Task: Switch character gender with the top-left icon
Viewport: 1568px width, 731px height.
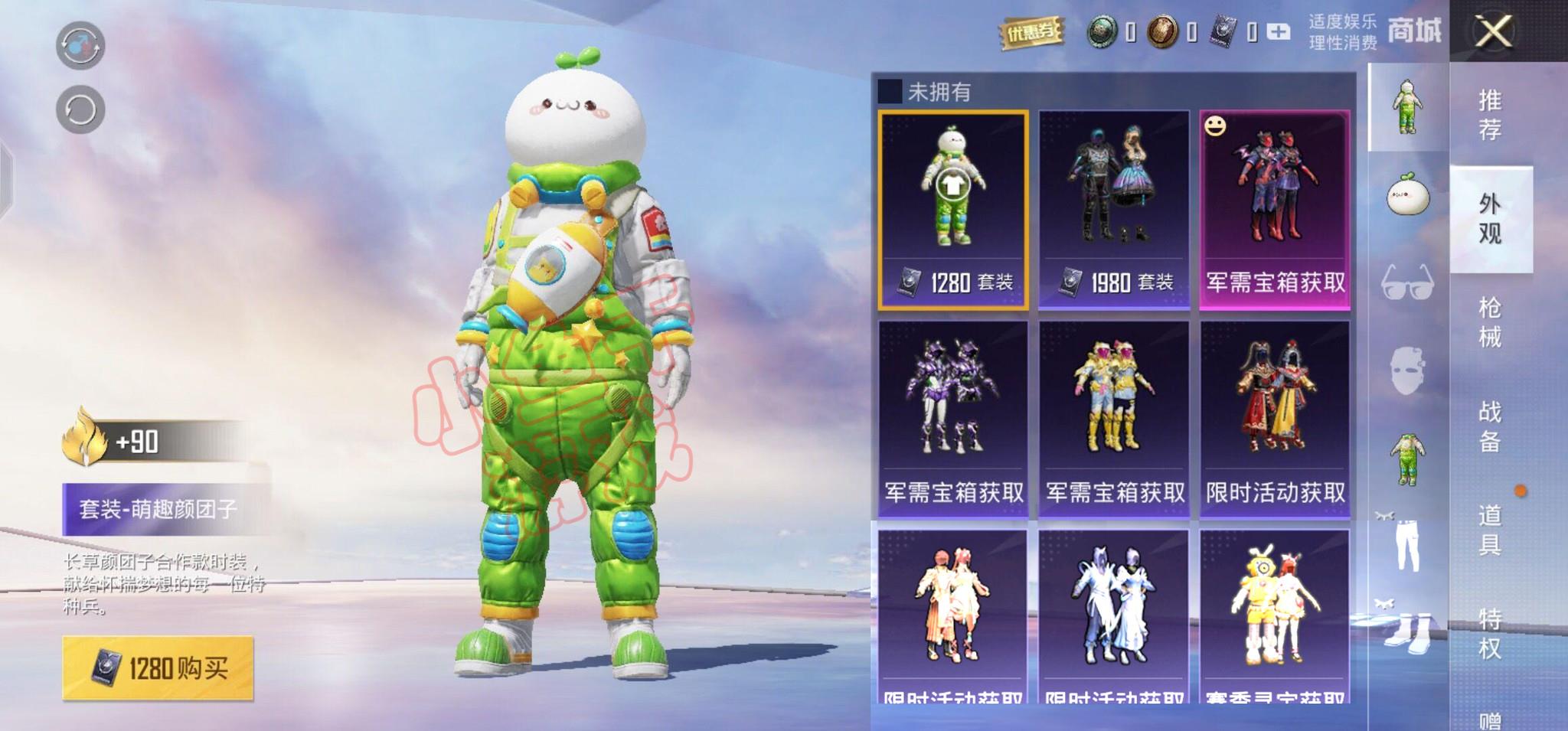Action: click(80, 45)
